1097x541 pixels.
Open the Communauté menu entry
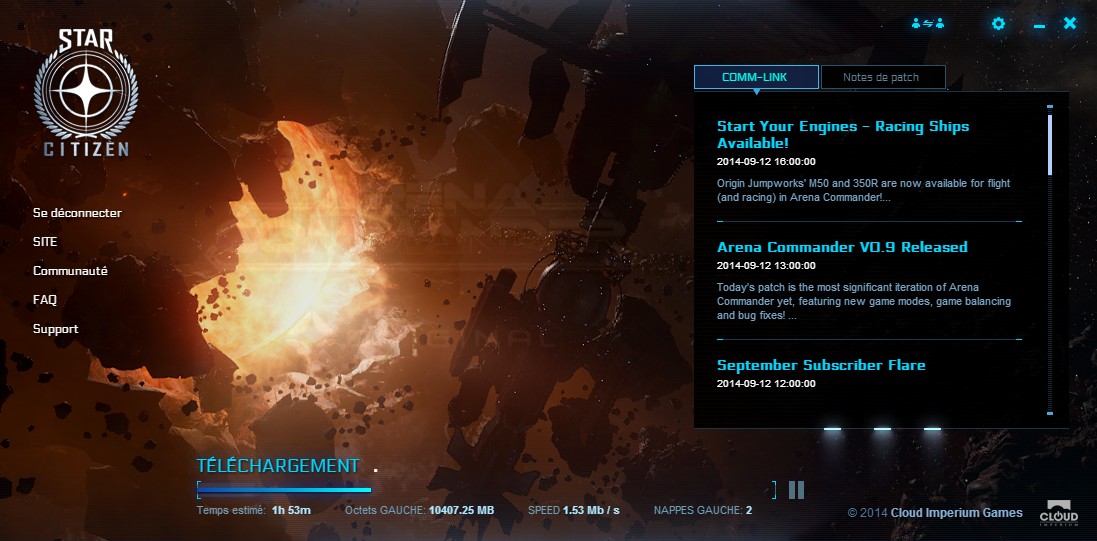coord(70,271)
